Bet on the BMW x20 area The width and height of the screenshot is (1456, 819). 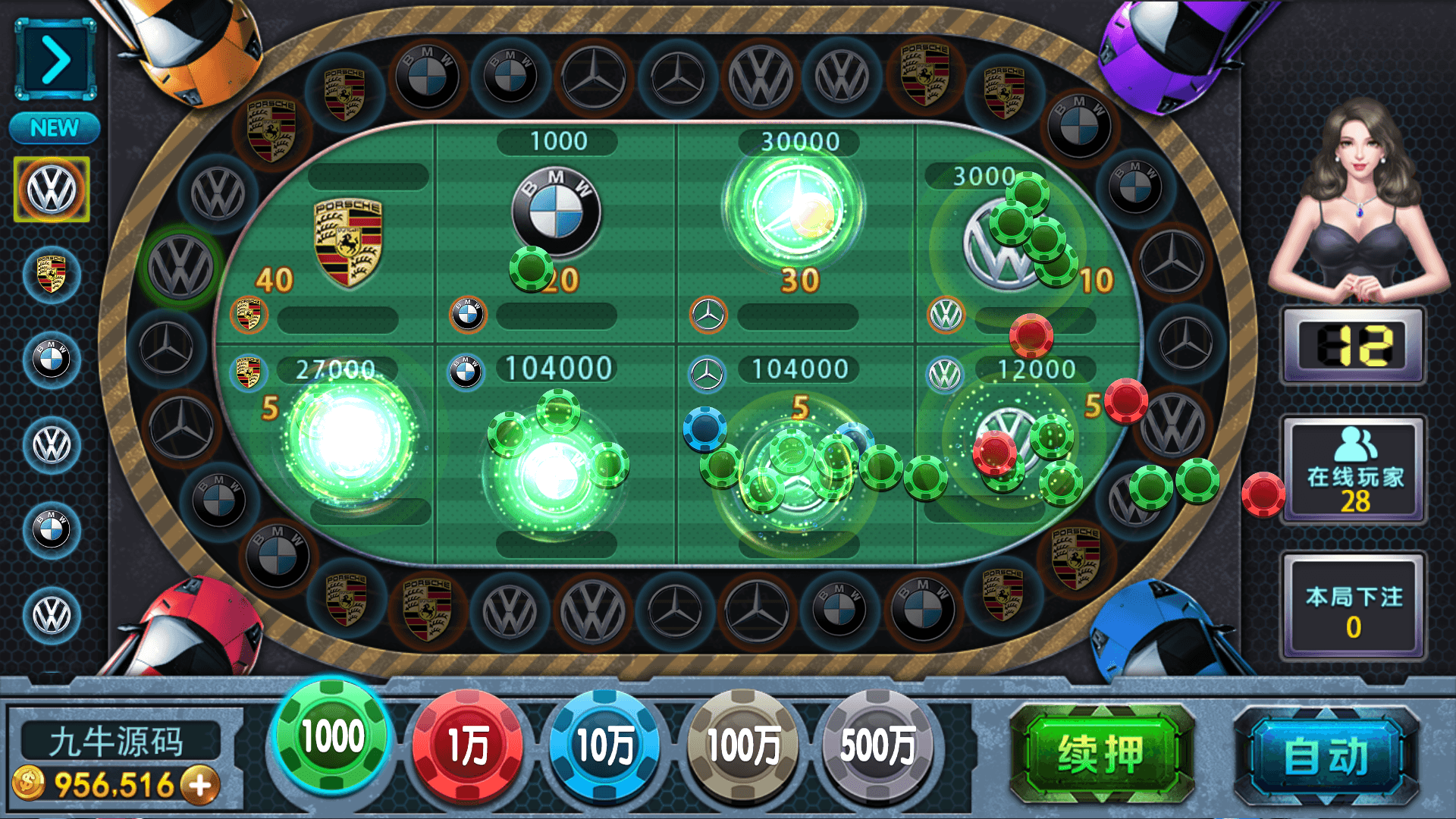pos(556,227)
